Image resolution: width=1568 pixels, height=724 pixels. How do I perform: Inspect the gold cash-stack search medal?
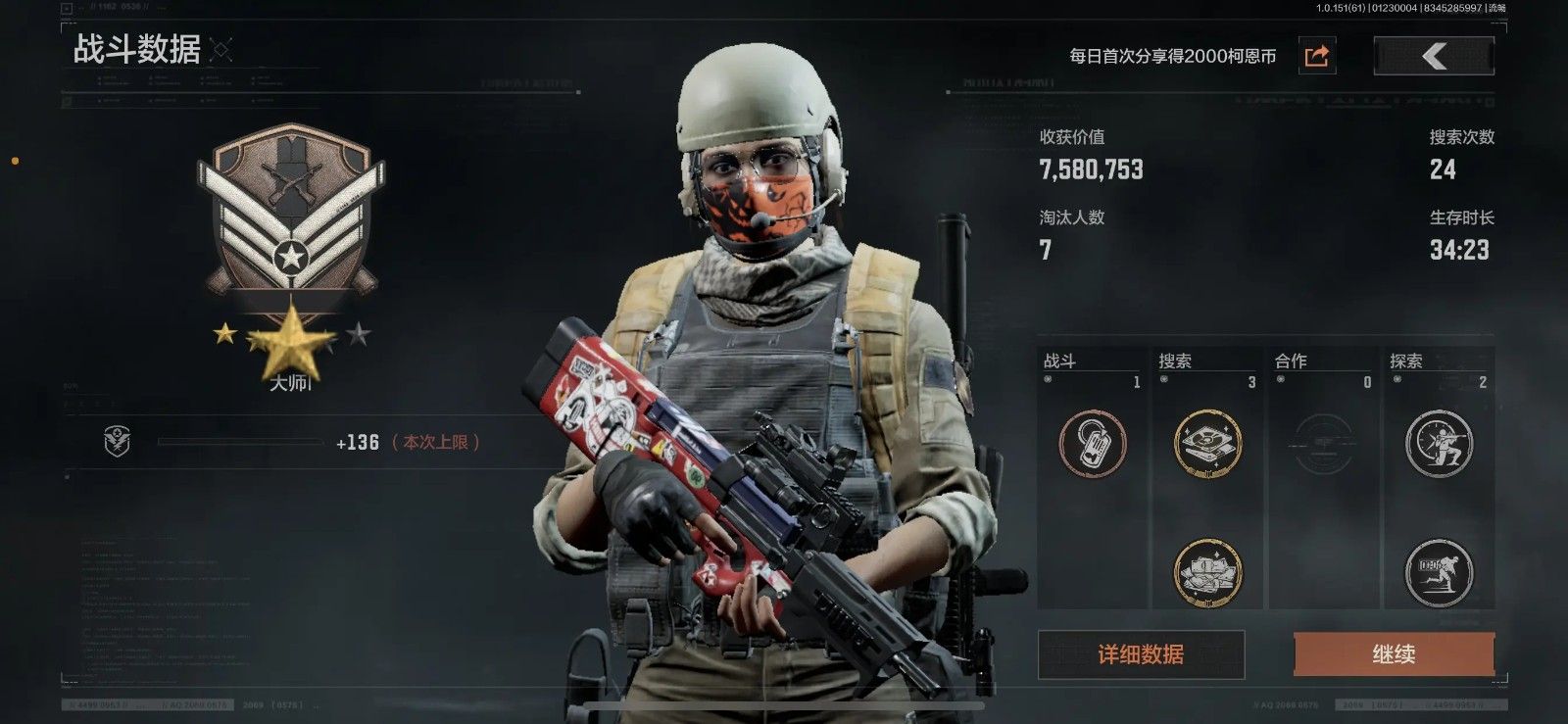pos(1207,572)
